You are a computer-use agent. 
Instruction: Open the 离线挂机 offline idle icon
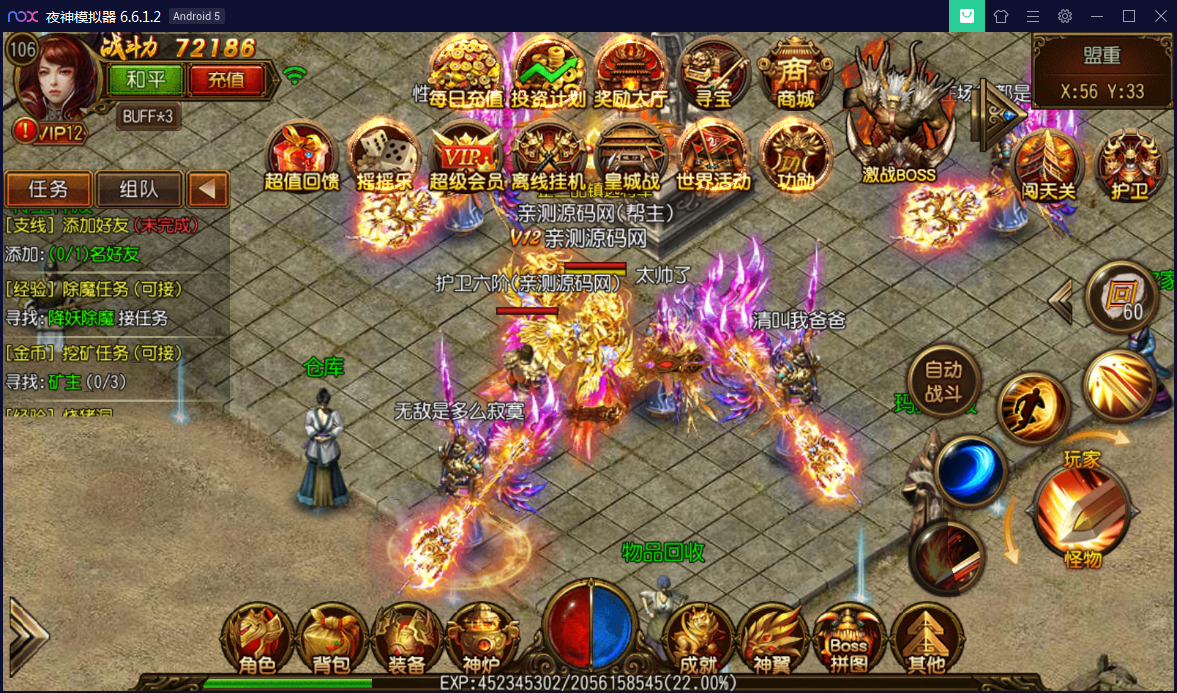(549, 157)
